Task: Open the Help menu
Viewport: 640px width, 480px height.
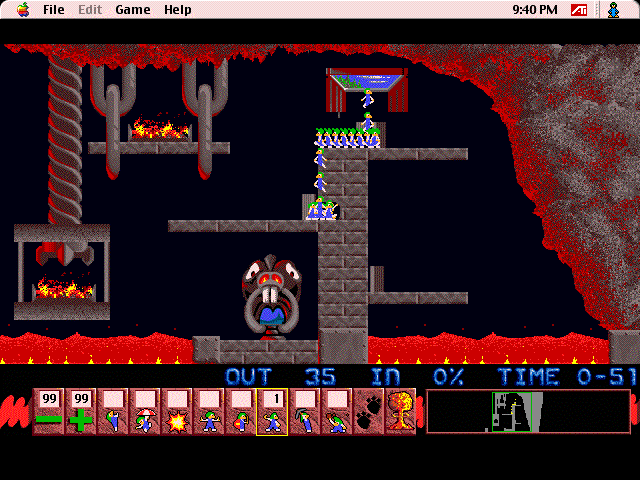Action: click(x=178, y=10)
